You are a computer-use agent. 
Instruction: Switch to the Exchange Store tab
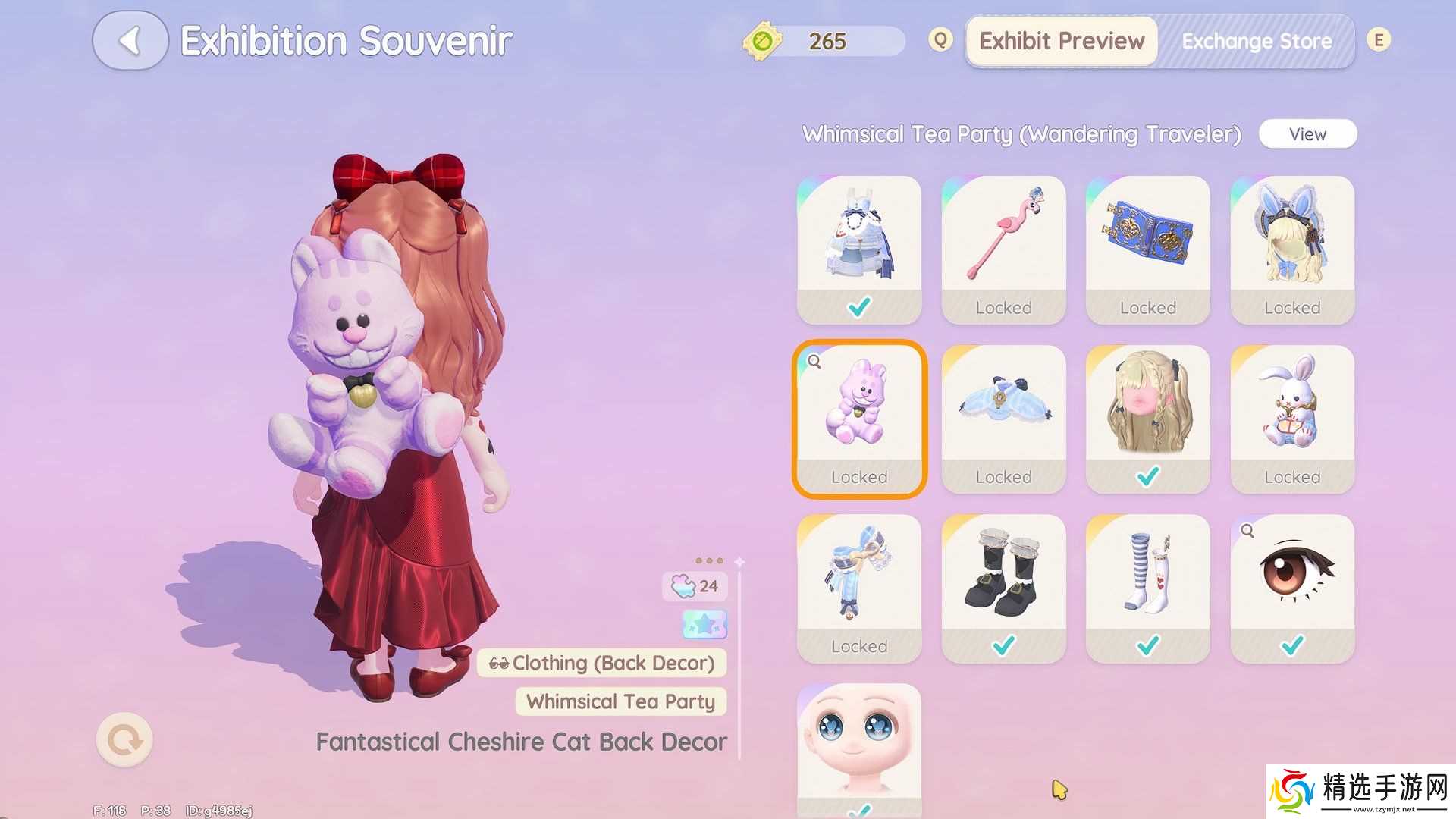pyautogui.click(x=1256, y=41)
